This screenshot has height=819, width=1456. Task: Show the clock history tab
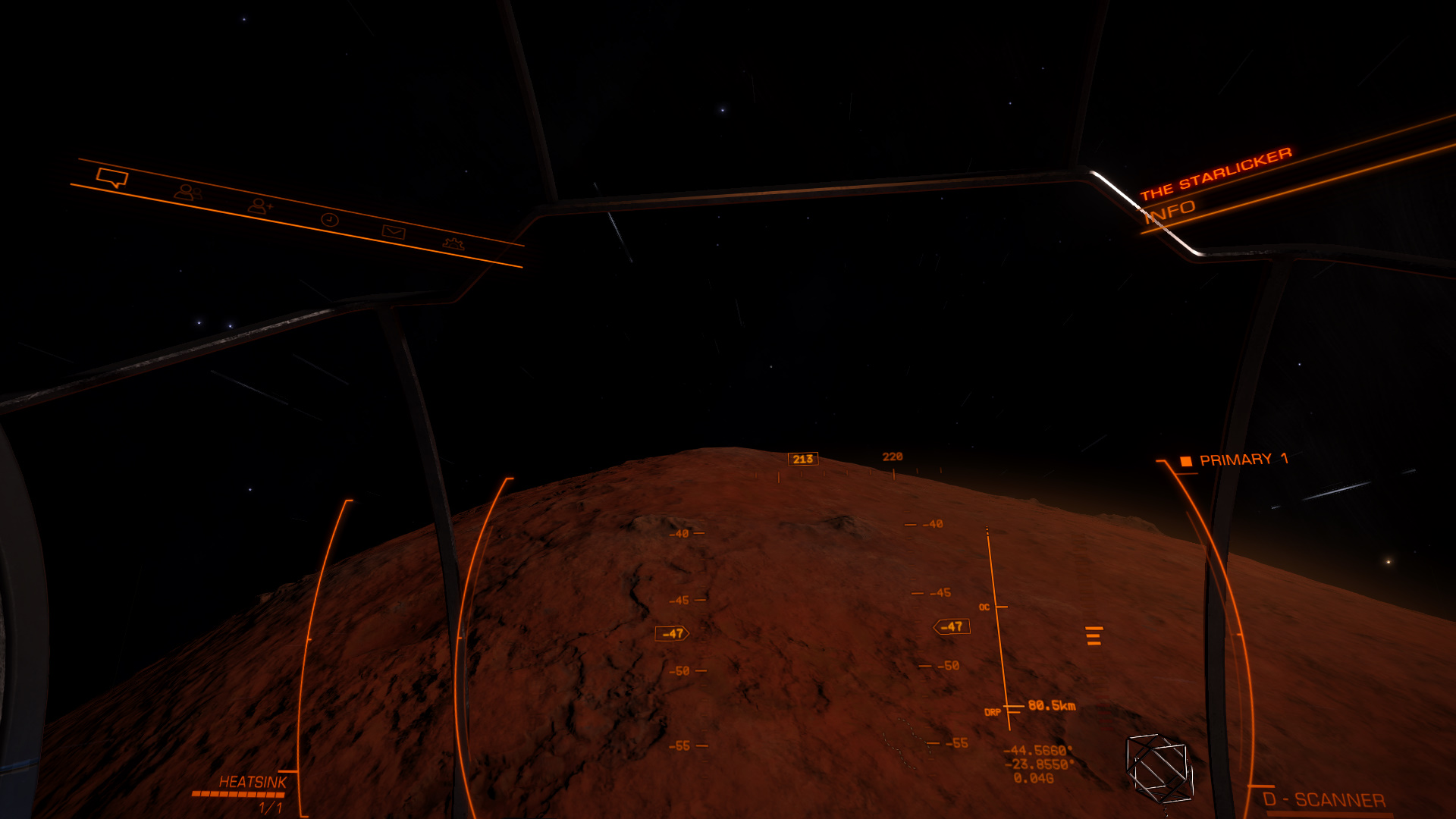click(329, 220)
